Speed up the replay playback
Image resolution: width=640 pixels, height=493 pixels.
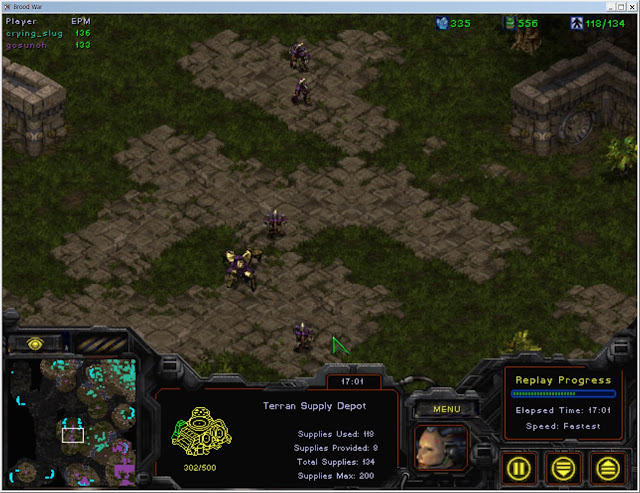606,466
